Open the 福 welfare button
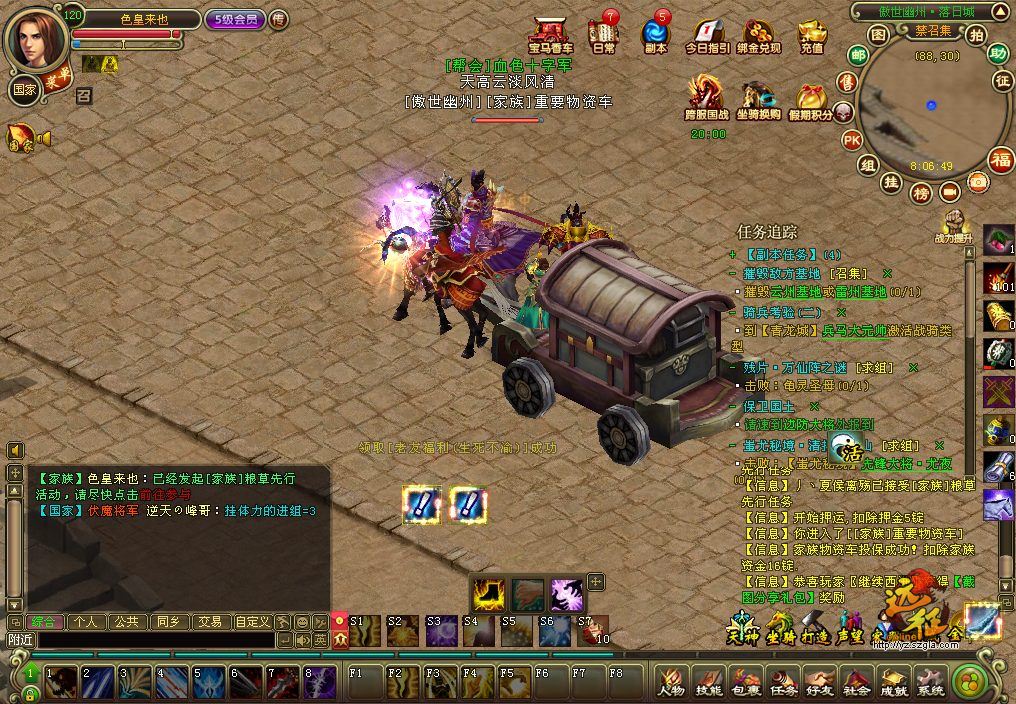The height and width of the screenshot is (704, 1016). coord(1001,159)
